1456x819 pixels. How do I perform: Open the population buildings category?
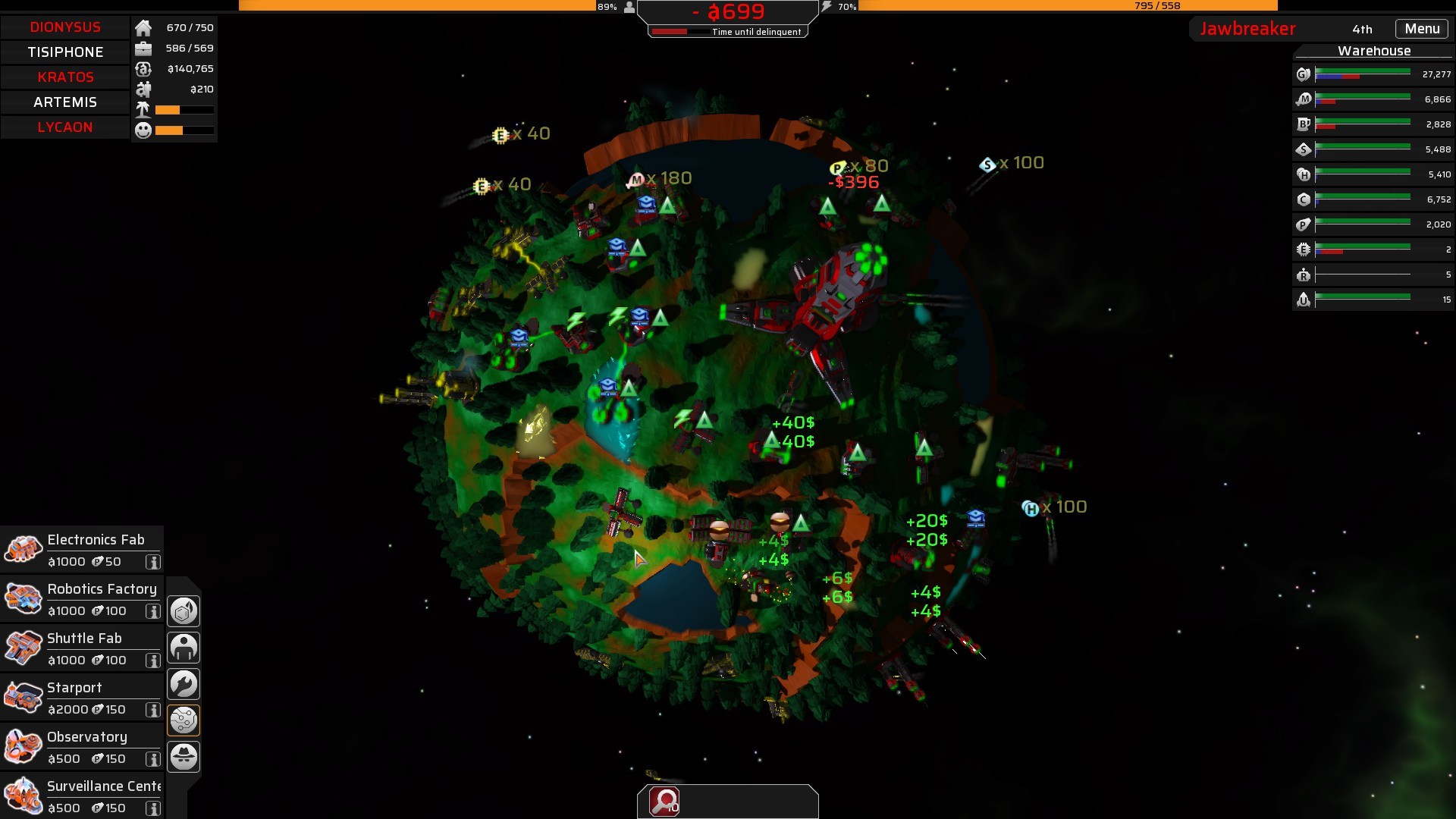pyautogui.click(x=184, y=647)
